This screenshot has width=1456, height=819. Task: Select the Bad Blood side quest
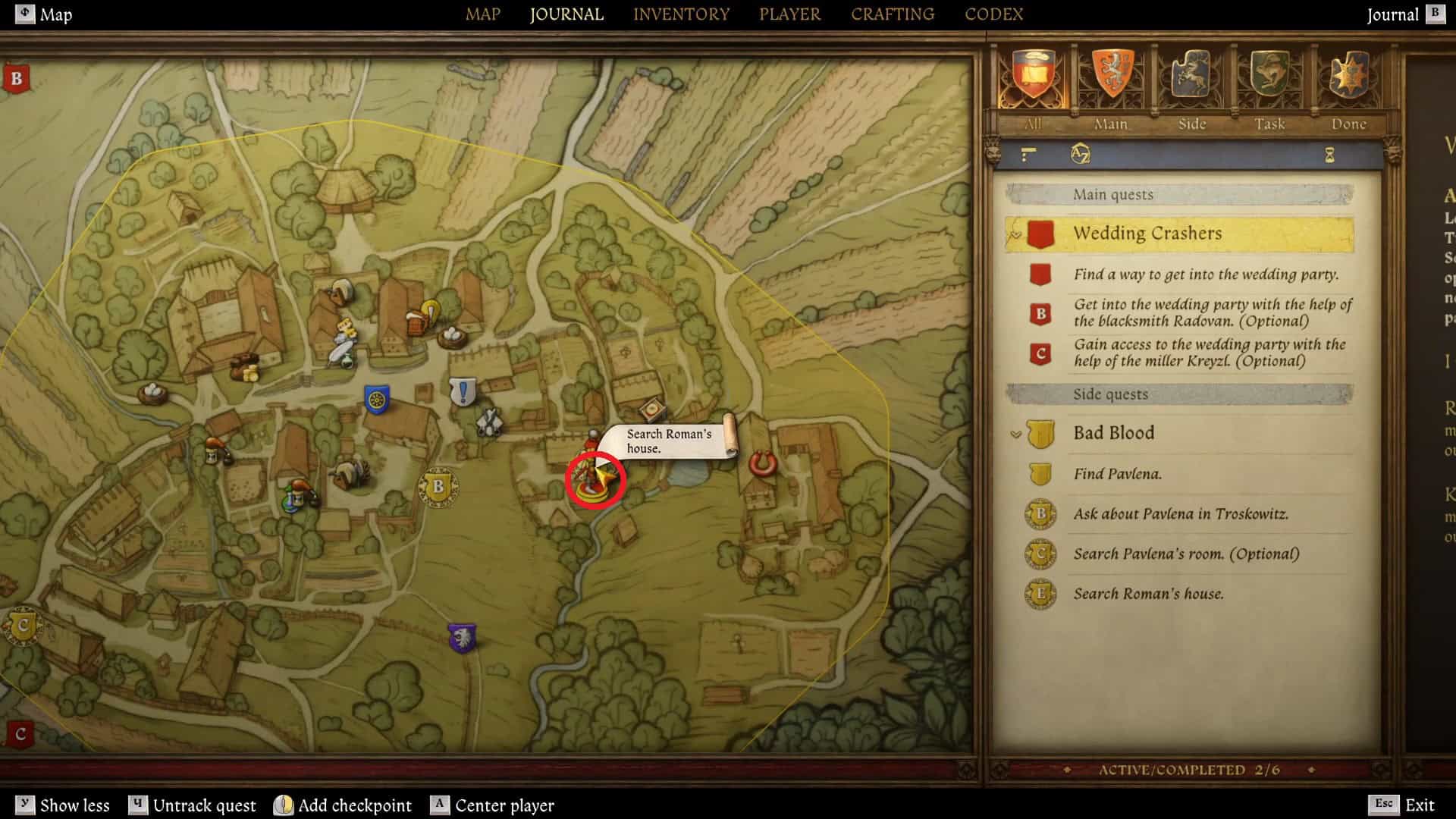1113,433
